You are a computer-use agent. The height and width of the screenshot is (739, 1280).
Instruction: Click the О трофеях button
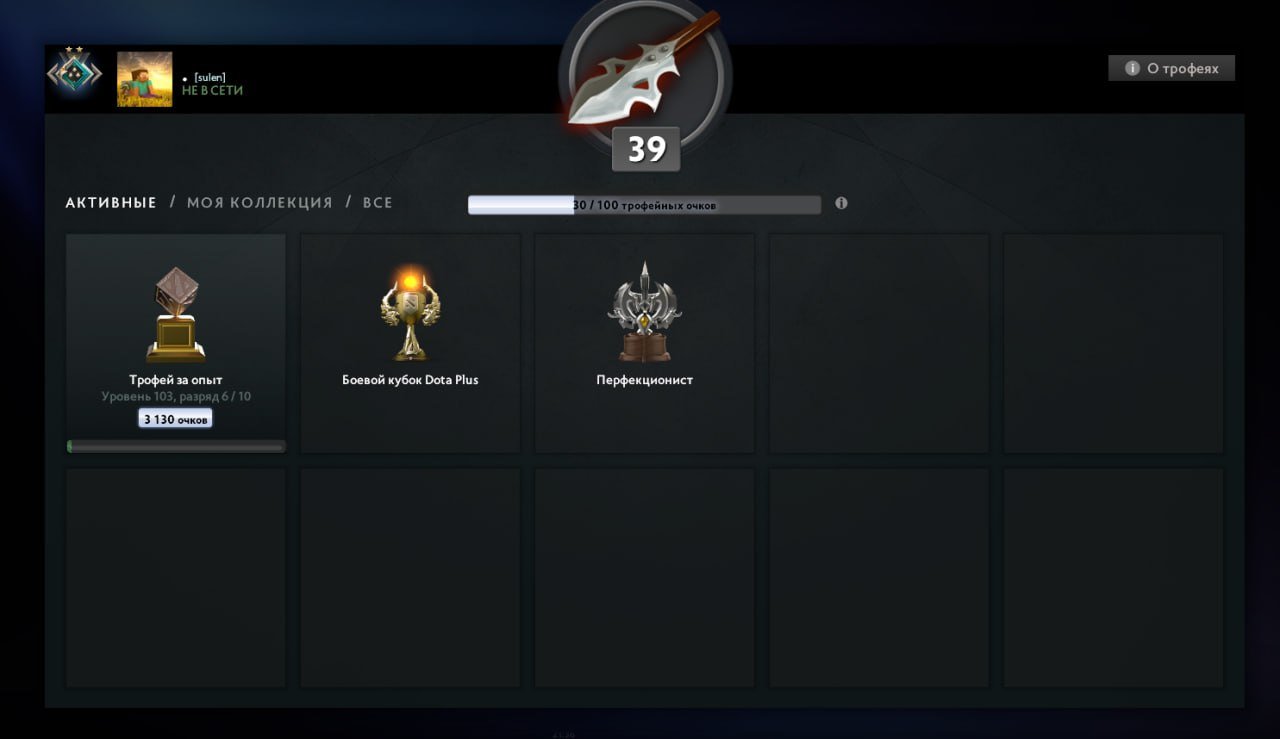click(1171, 68)
